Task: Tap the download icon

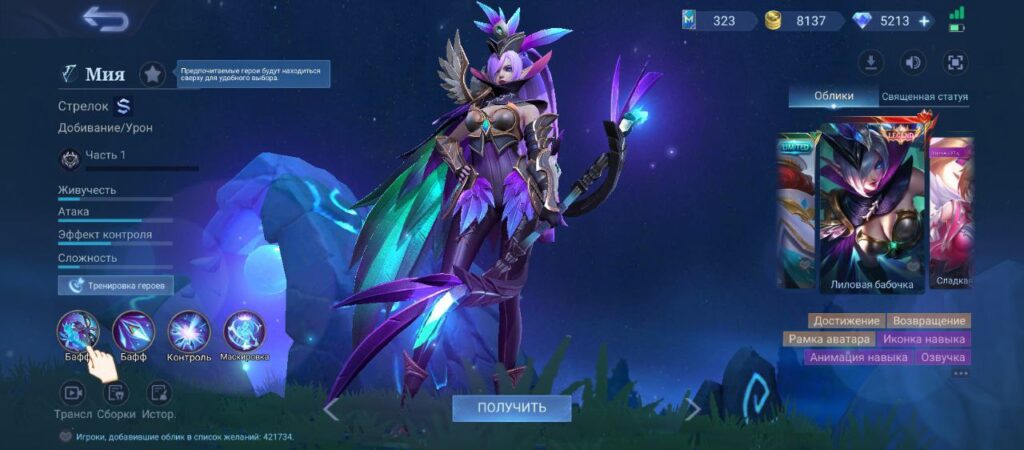Action: pos(871,62)
